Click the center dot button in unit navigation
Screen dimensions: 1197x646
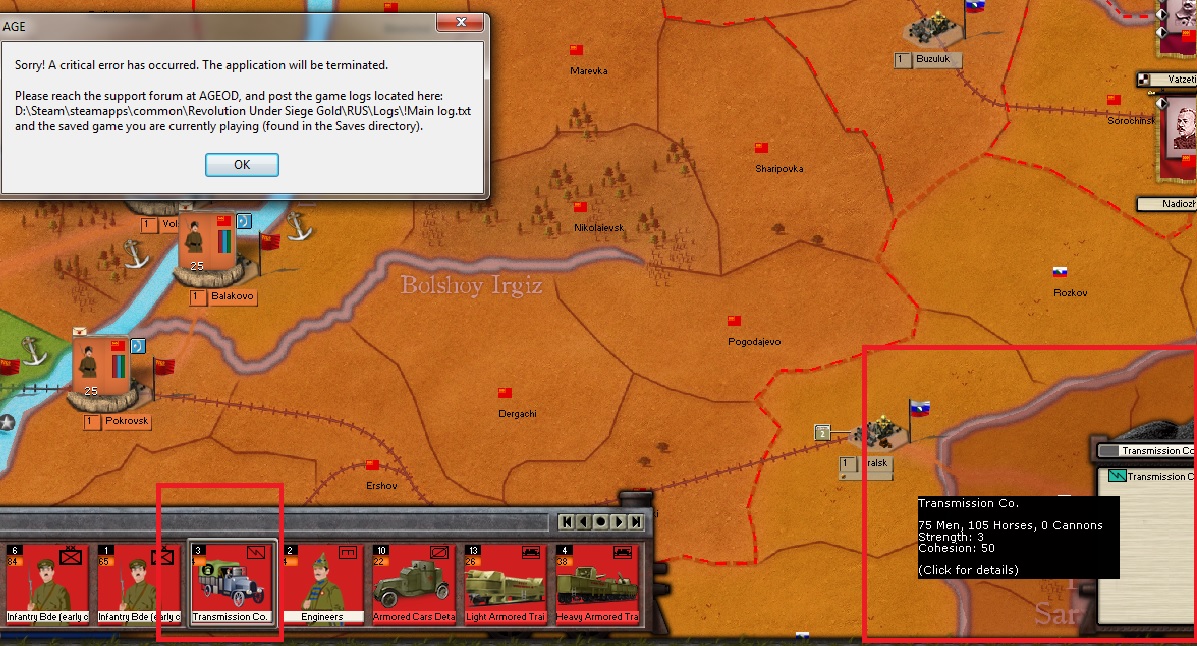pyautogui.click(x=600, y=521)
